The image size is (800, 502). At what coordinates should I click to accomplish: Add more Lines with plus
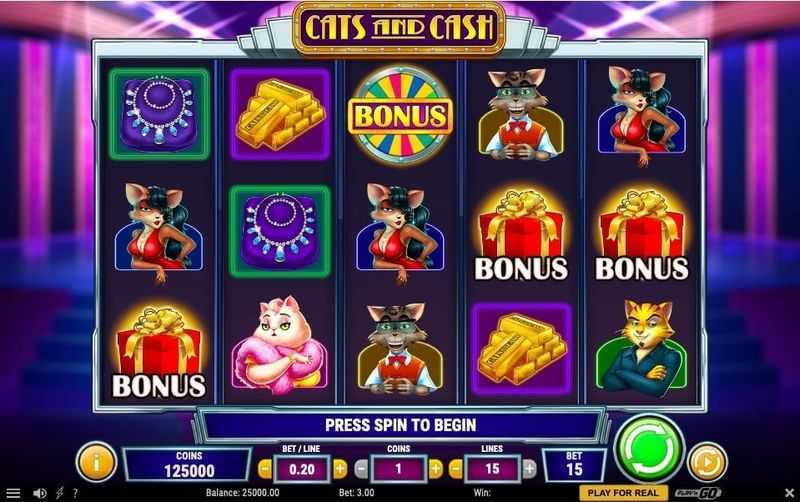coord(529,466)
